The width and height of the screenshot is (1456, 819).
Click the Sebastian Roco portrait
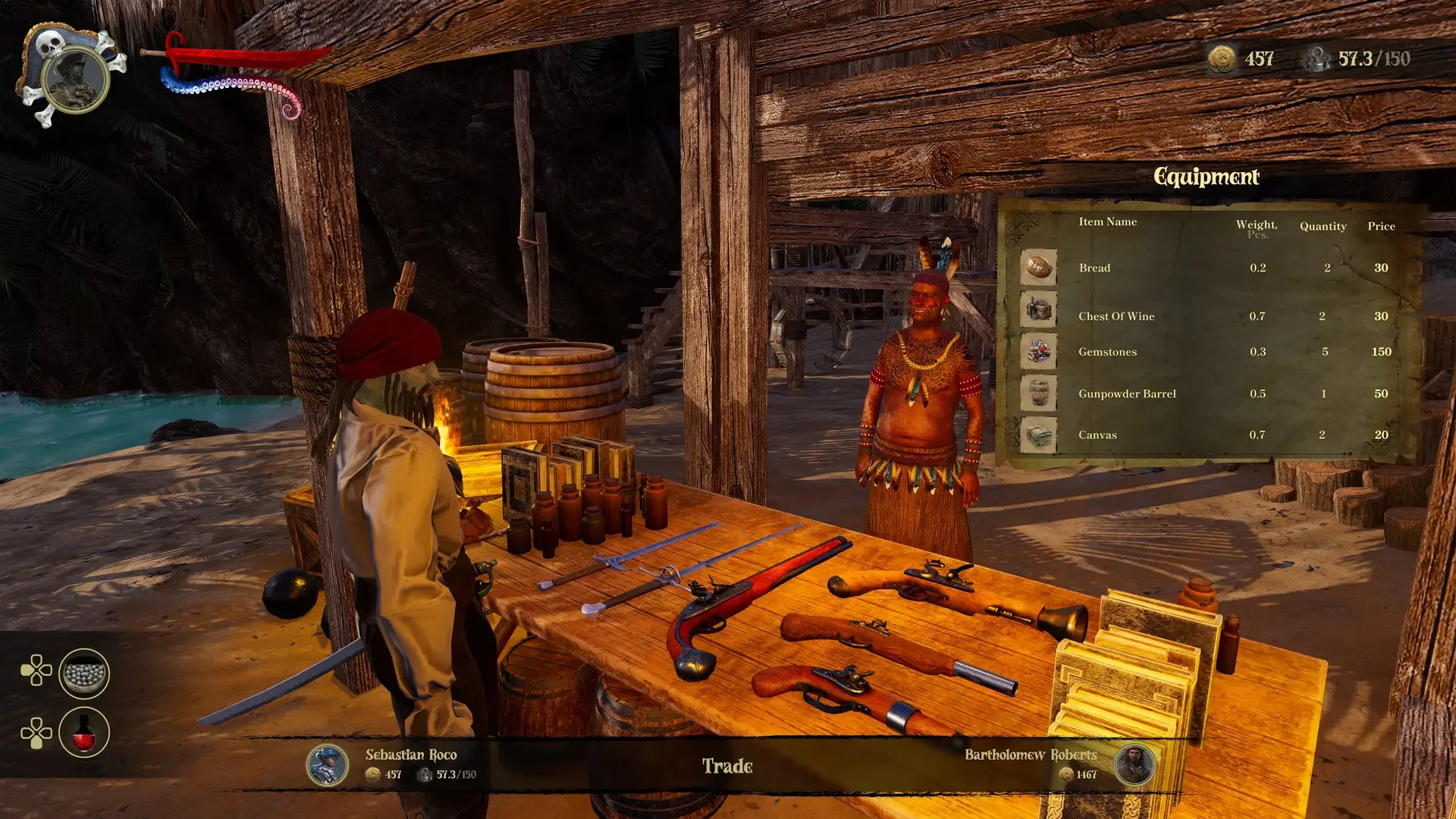pos(327,764)
